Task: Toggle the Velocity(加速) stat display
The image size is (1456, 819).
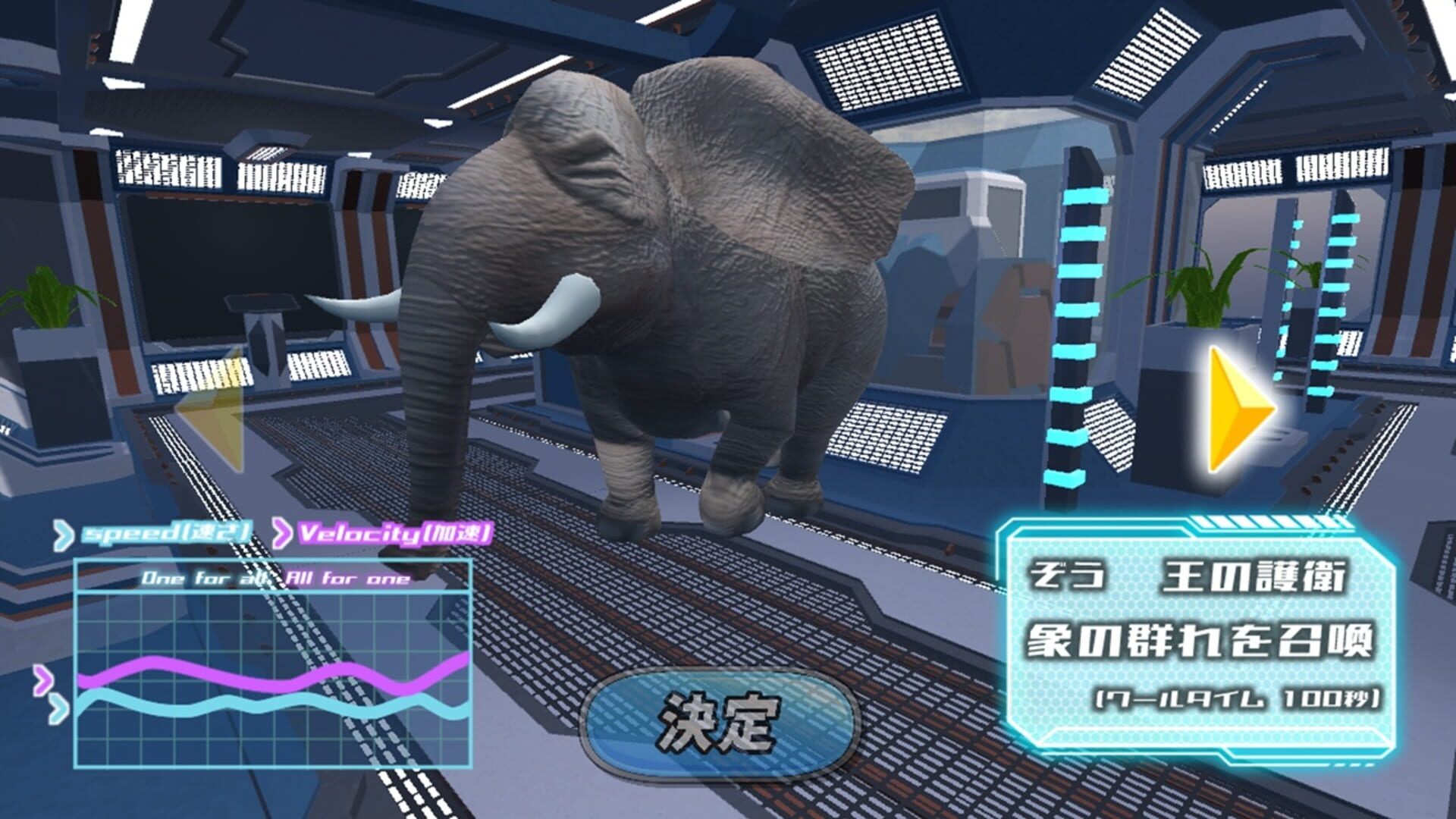Action: click(394, 533)
